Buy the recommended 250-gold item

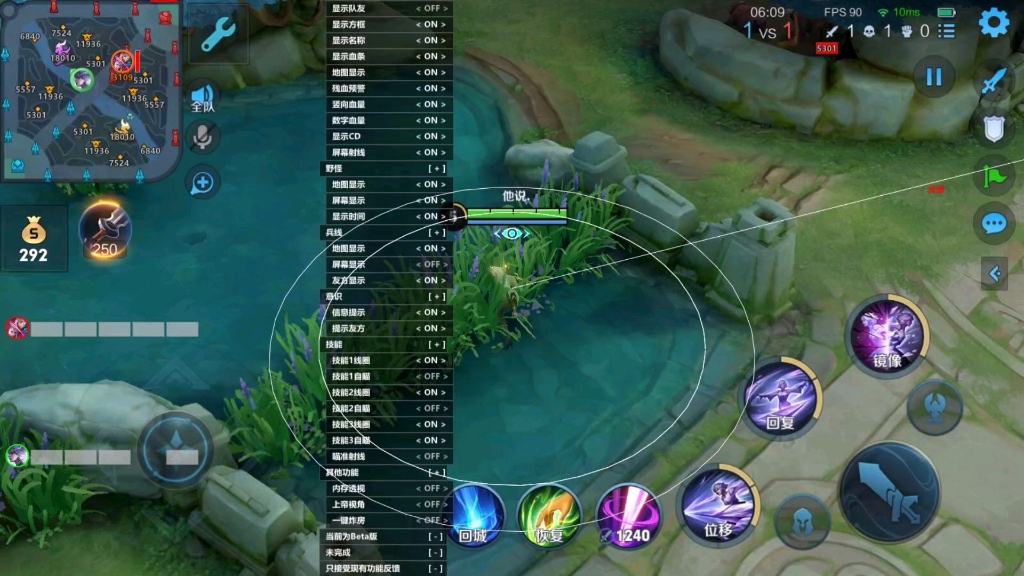[x=105, y=231]
